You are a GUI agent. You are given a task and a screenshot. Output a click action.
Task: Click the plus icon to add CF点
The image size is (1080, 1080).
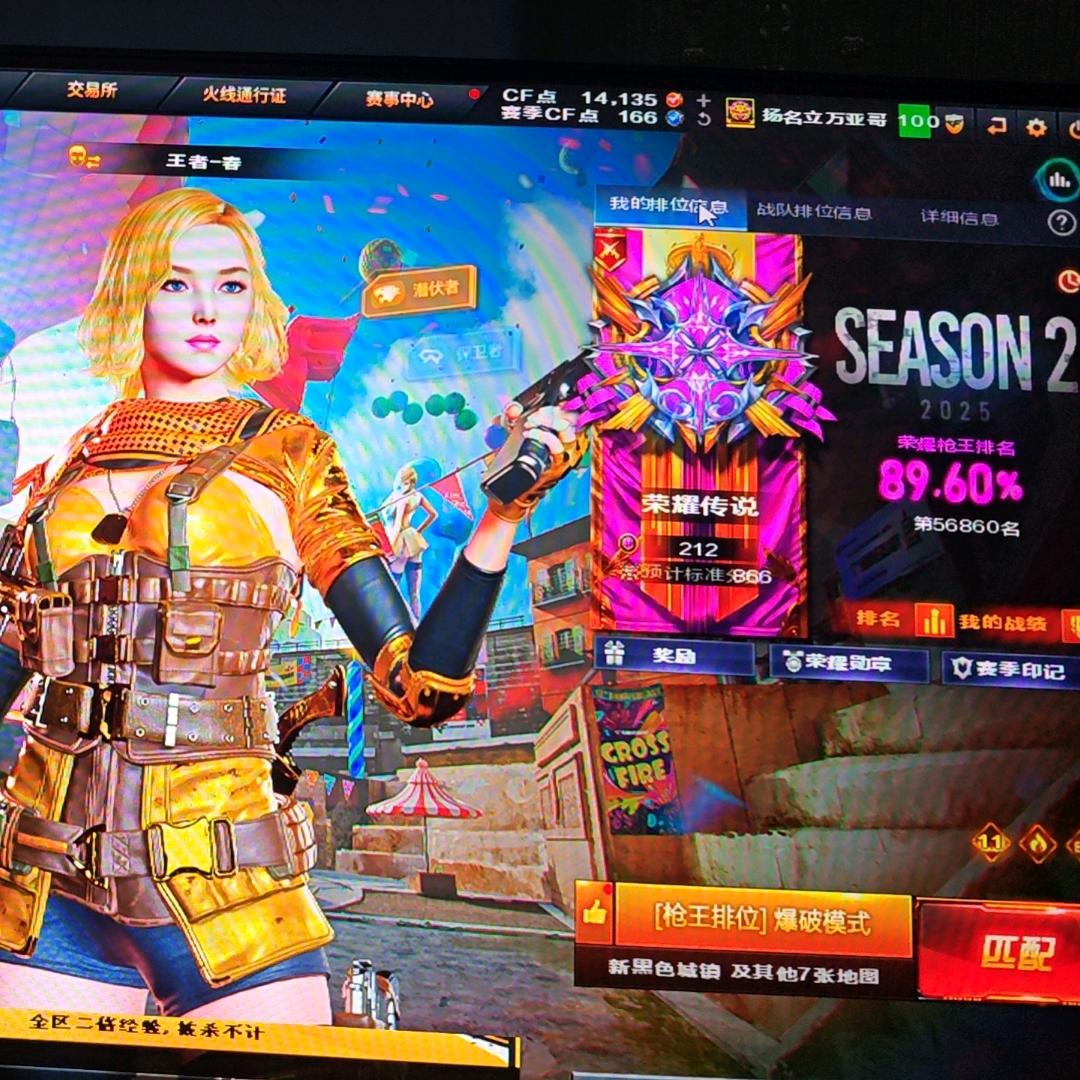click(x=704, y=100)
